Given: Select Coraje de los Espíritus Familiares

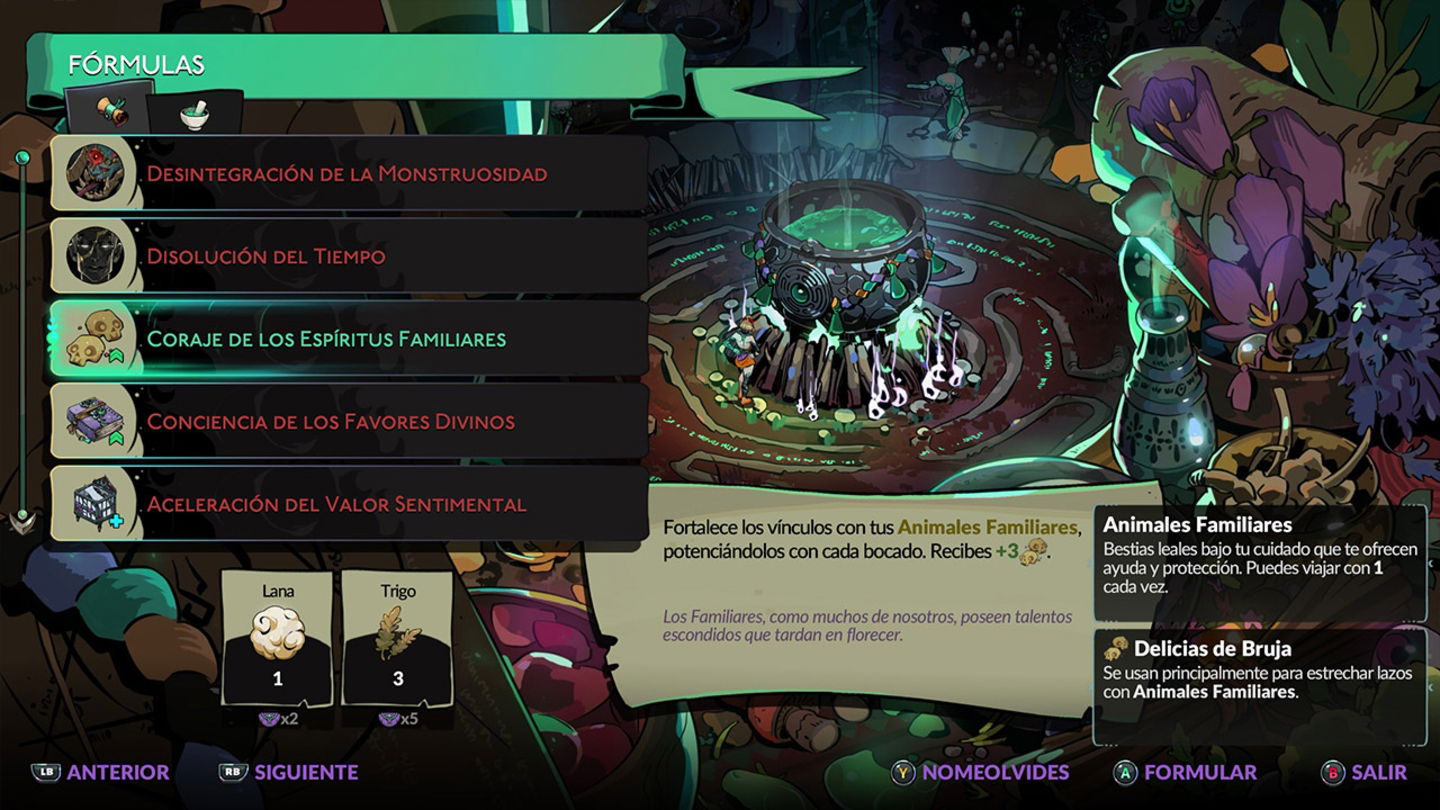Looking at the screenshot, I should pyautogui.click(x=347, y=339).
